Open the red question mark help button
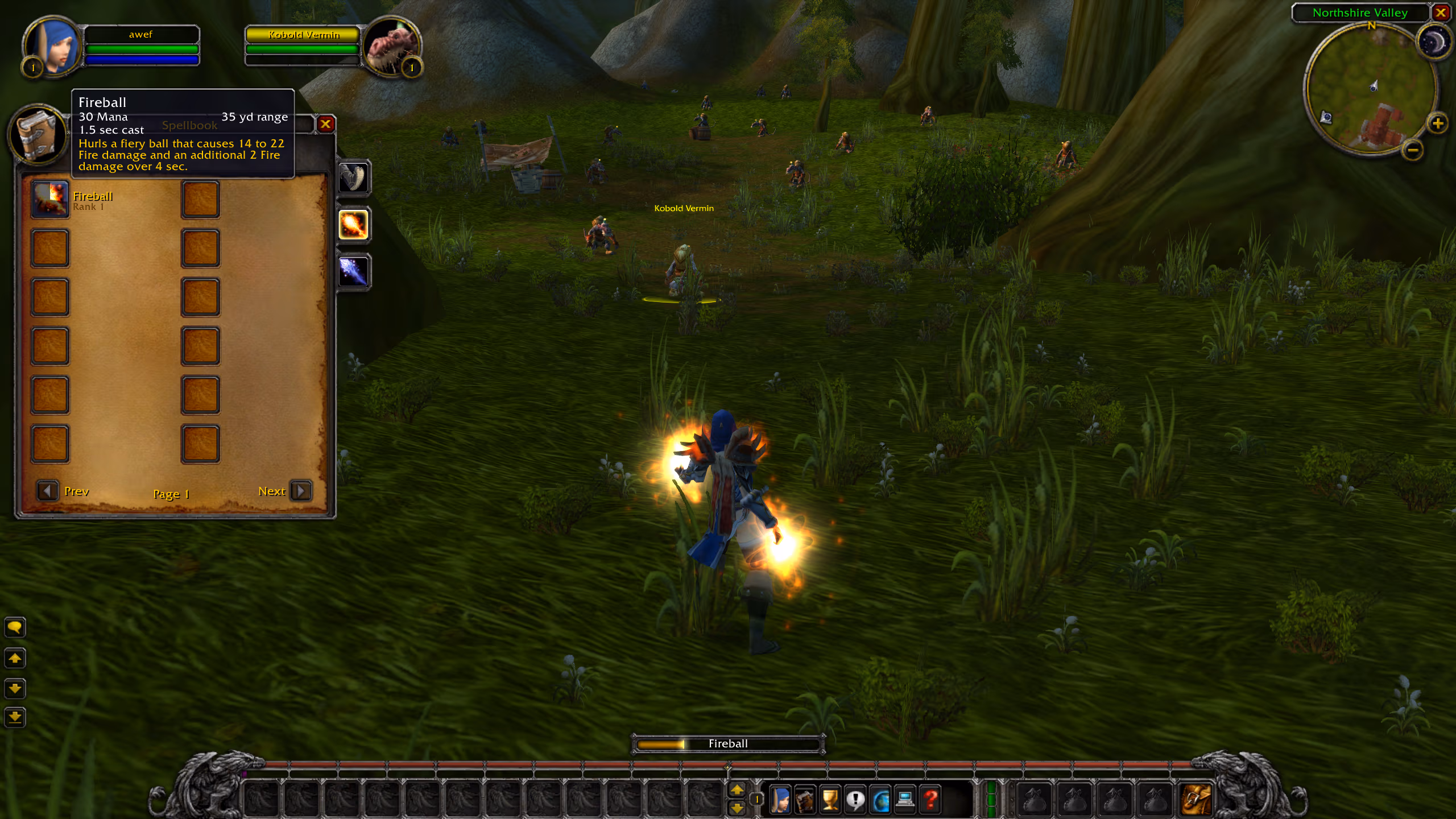The image size is (1456, 819). (x=930, y=800)
